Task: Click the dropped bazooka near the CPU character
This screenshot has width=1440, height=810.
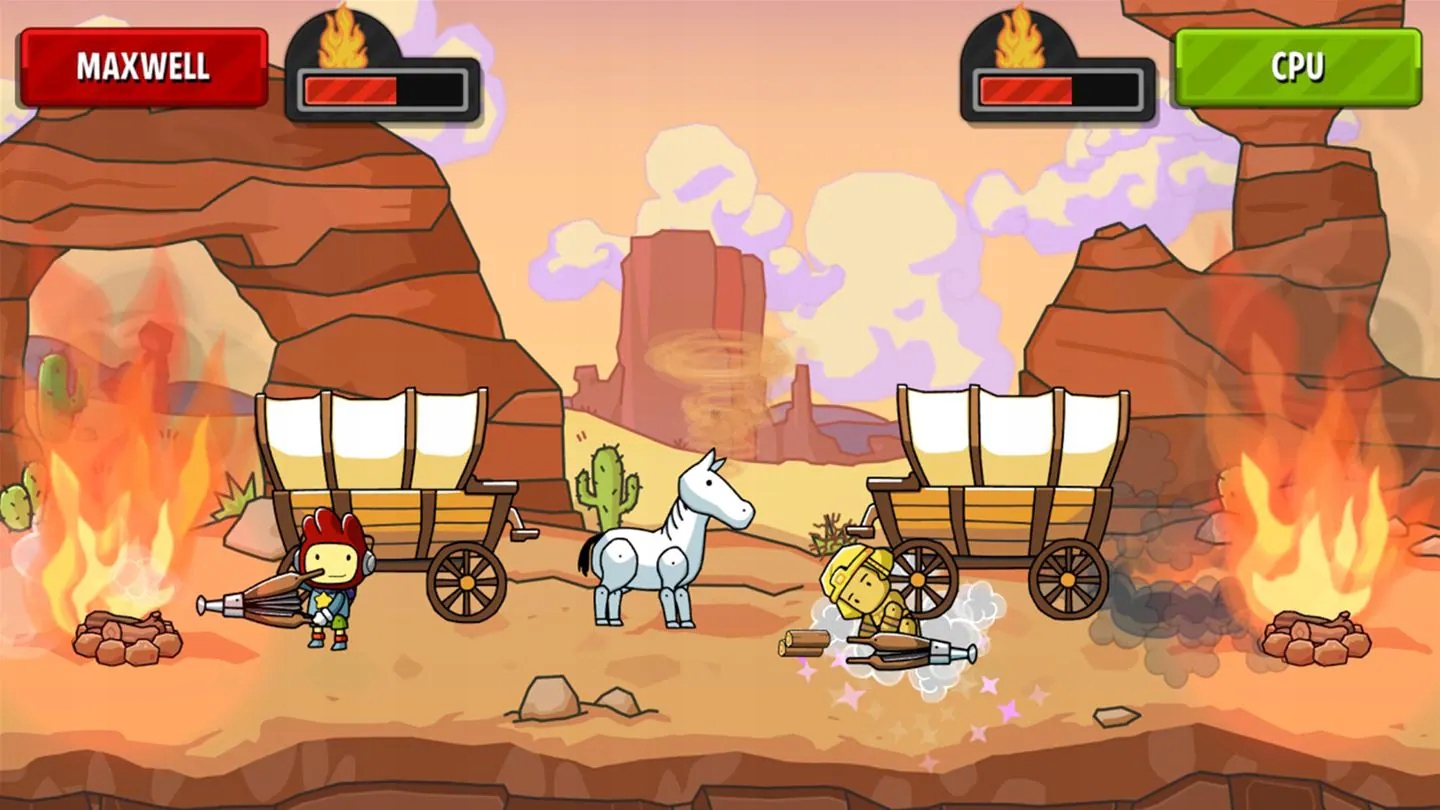Action: coord(900,650)
